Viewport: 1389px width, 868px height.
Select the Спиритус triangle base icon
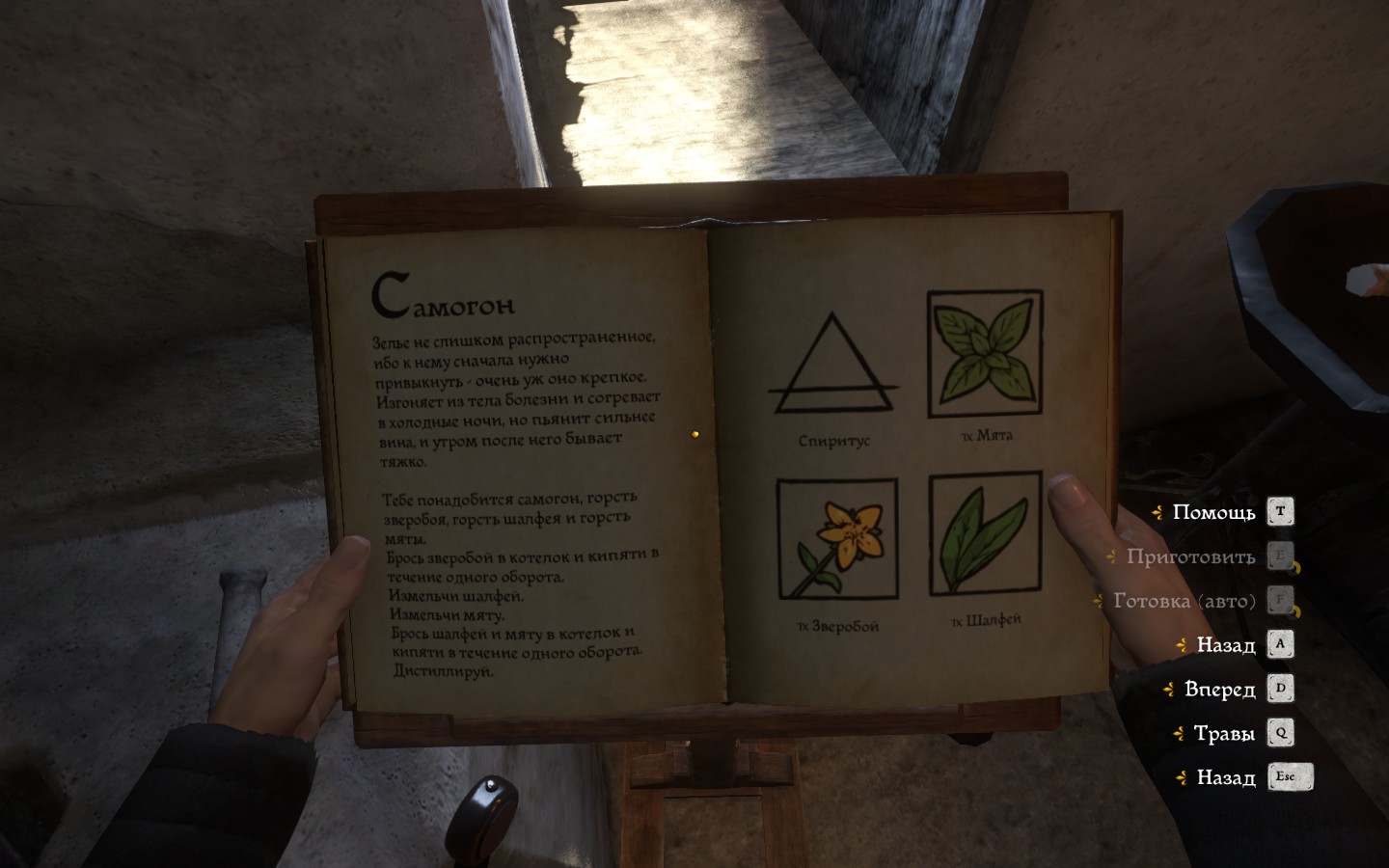pyautogui.click(x=833, y=365)
